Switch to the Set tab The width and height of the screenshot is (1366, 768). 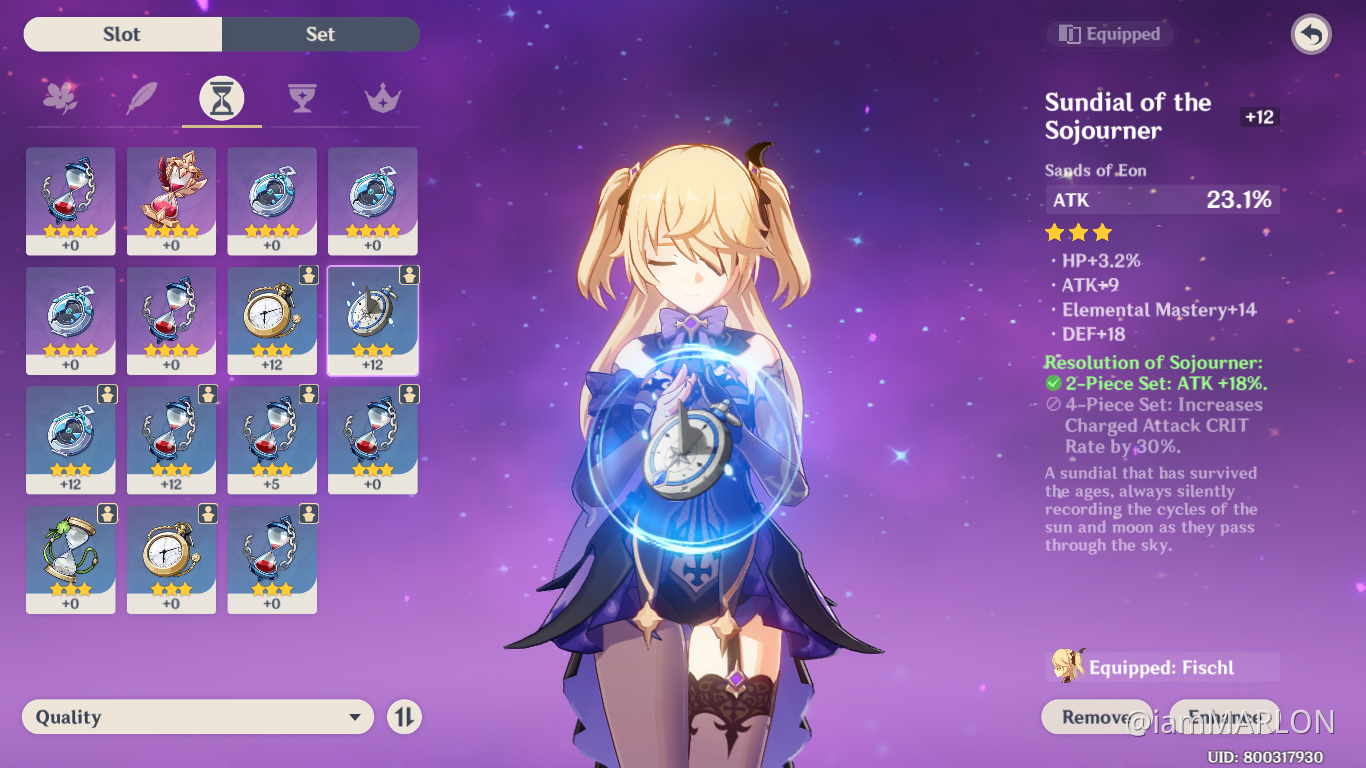[x=320, y=33]
